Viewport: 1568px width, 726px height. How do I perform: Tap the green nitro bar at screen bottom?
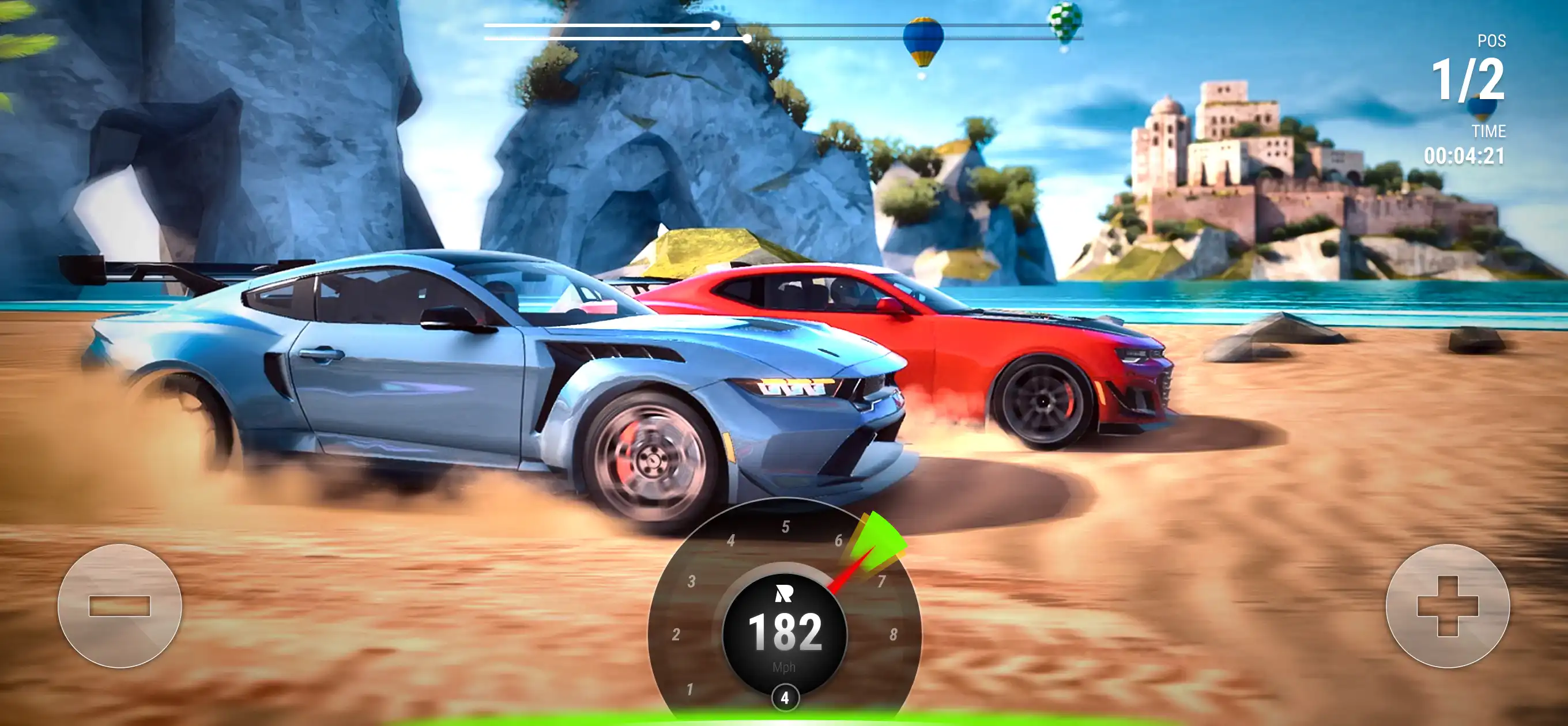pyautogui.click(x=784, y=722)
